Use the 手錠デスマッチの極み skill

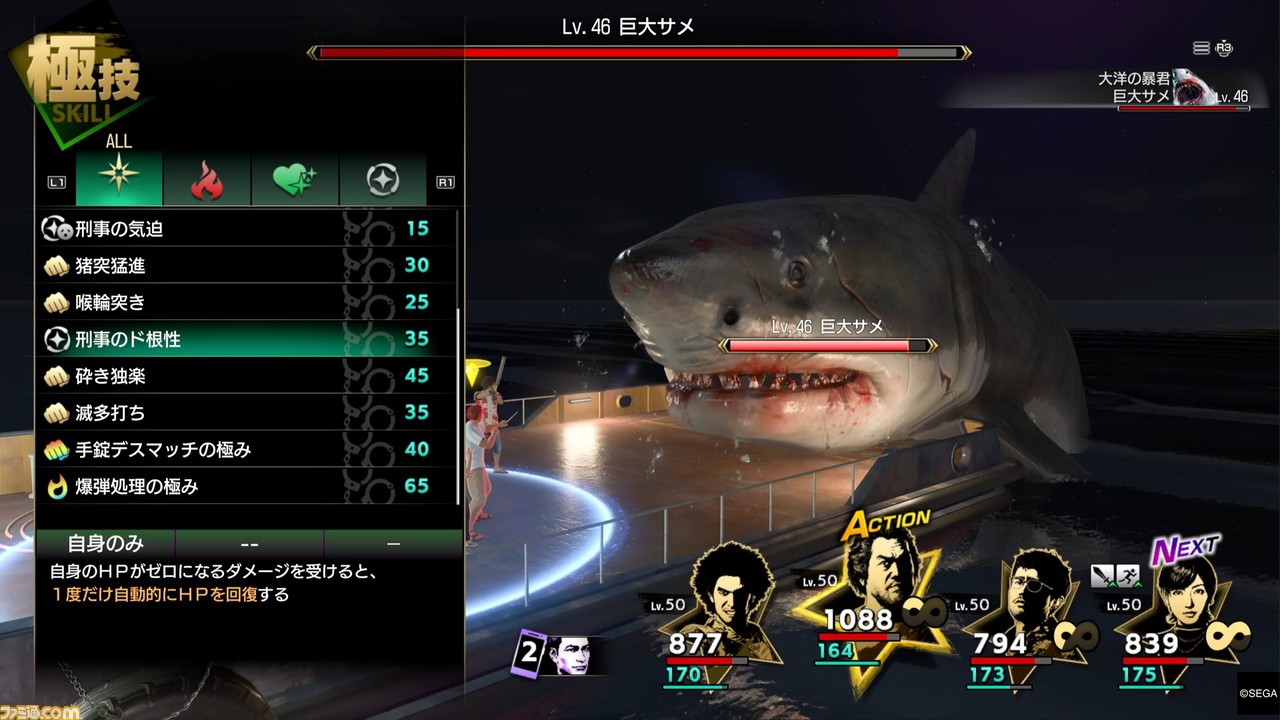pos(240,450)
